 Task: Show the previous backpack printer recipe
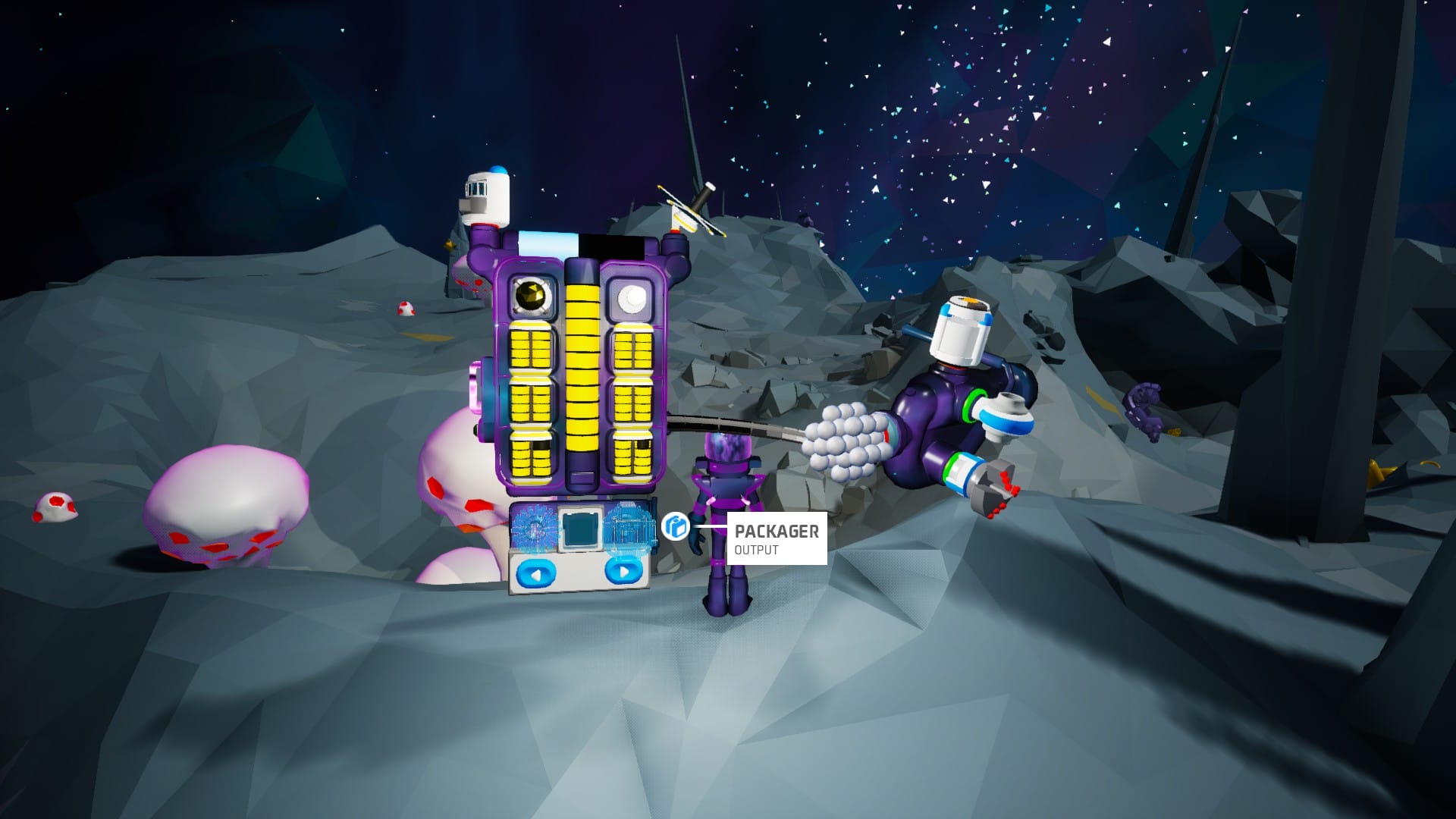[535, 573]
